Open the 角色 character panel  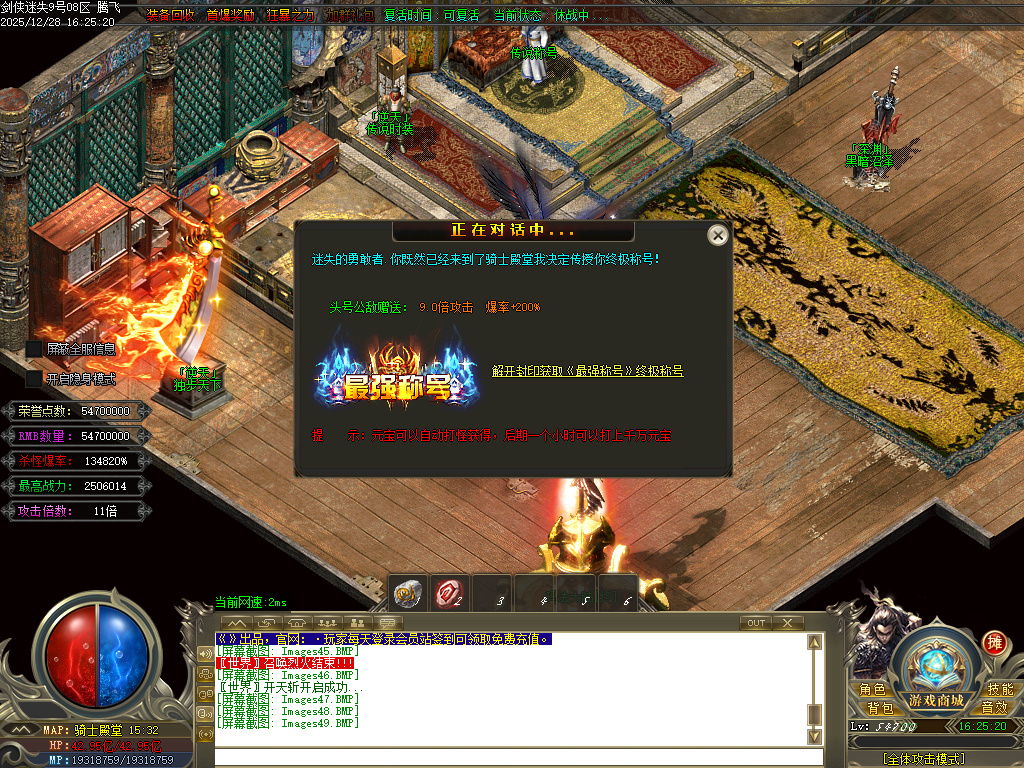pyautogui.click(x=872, y=690)
